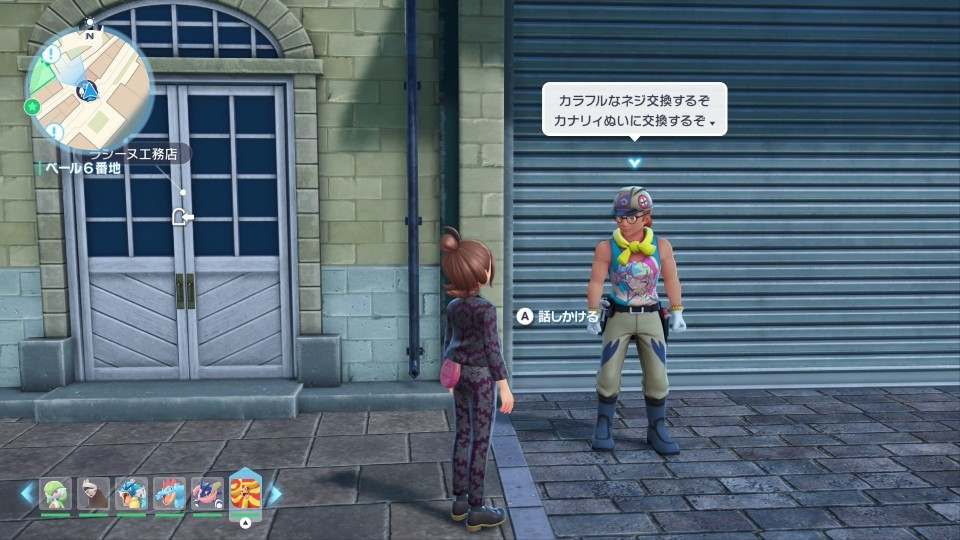Click the right arrow of the party bar
The width and height of the screenshot is (960, 540).
(275, 494)
